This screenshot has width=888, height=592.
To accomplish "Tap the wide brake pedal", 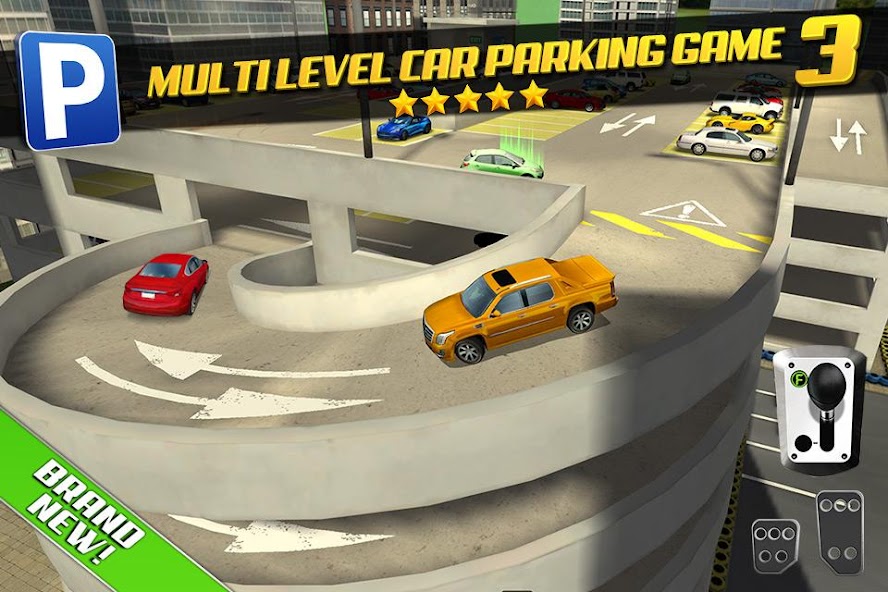I will [775, 546].
